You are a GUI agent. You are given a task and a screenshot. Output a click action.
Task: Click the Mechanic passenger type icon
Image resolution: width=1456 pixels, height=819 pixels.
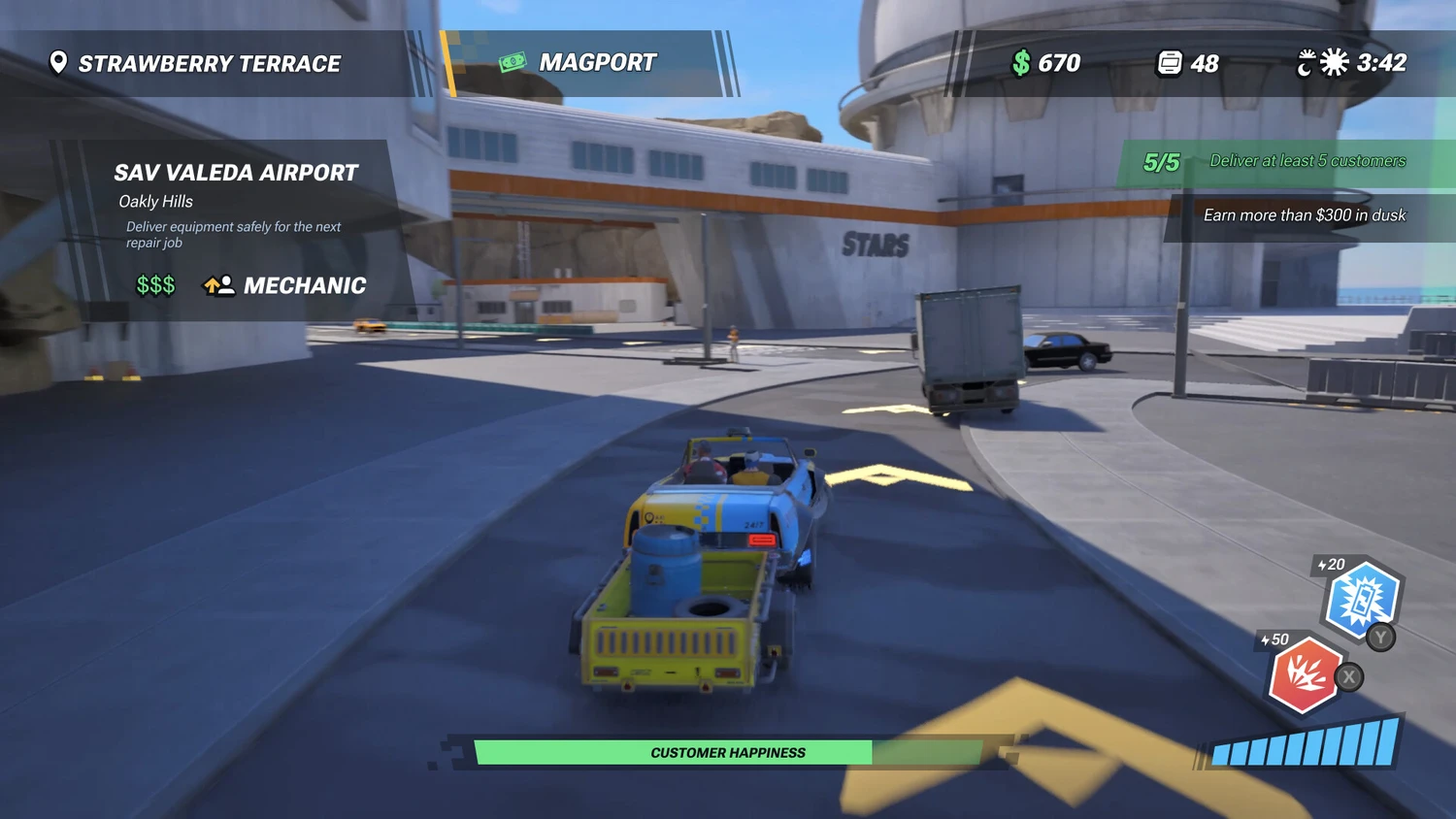pos(218,285)
